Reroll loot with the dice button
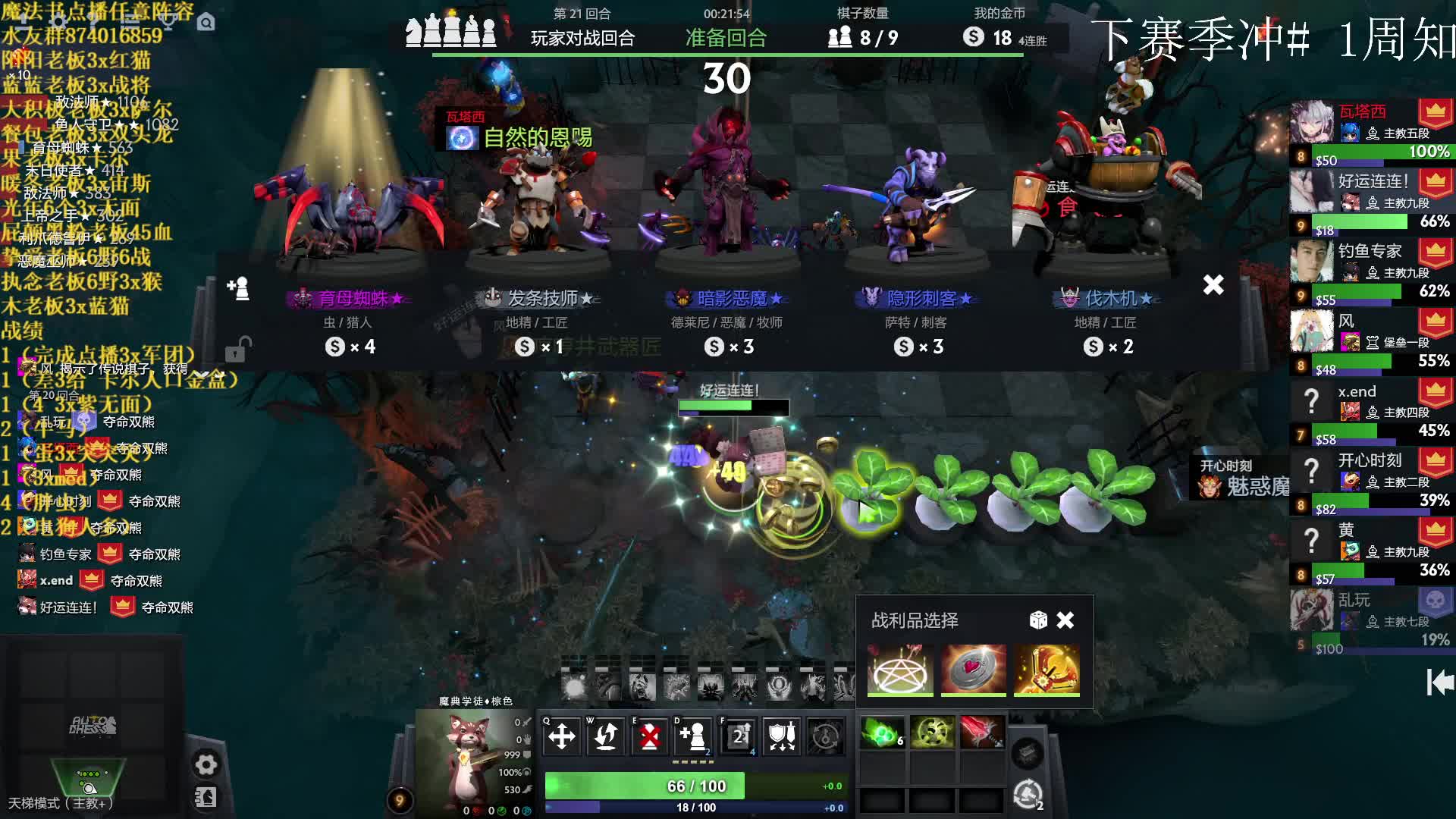The width and height of the screenshot is (1456, 819). click(x=1038, y=620)
